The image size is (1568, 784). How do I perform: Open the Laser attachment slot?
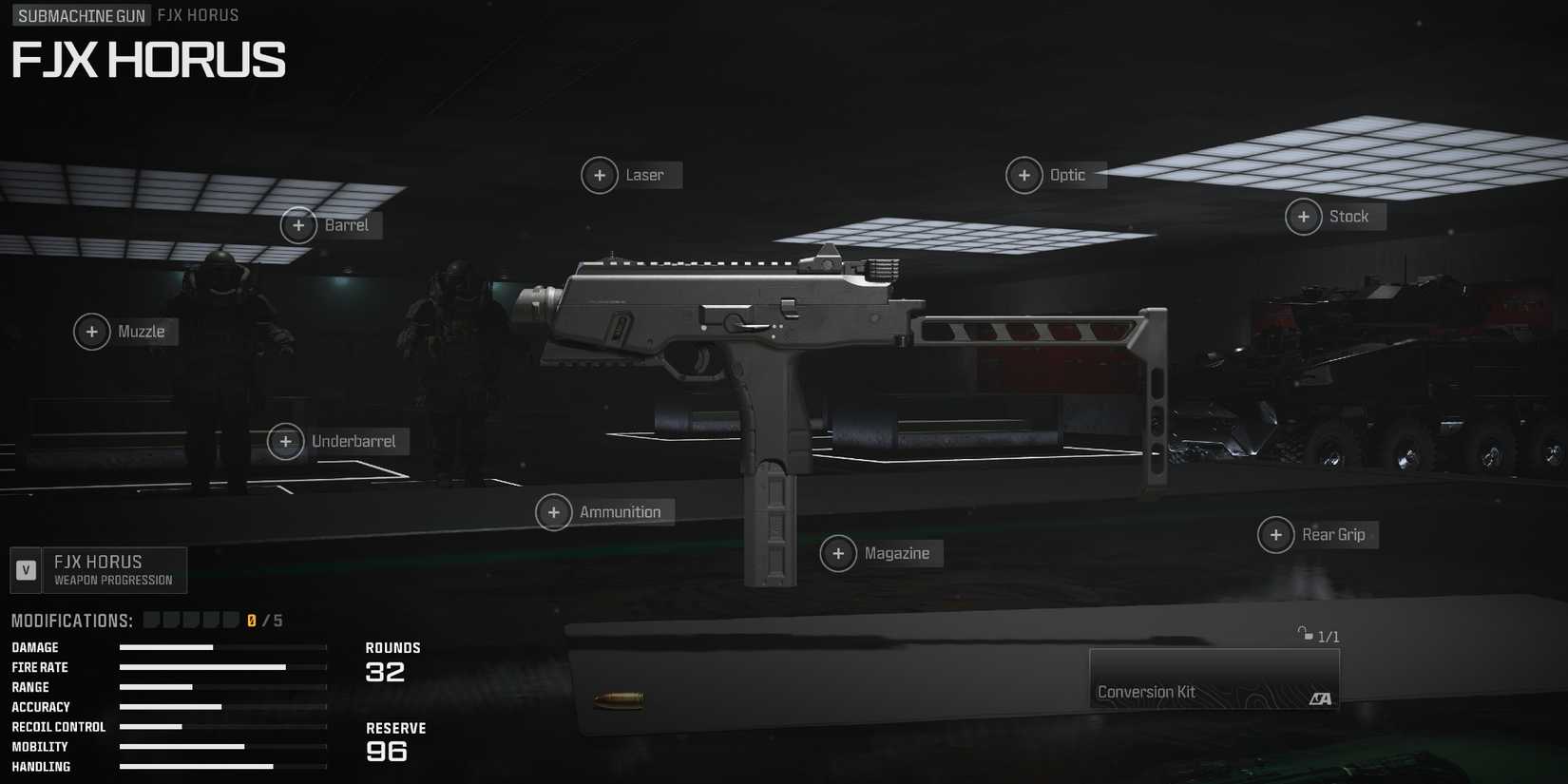click(x=600, y=175)
